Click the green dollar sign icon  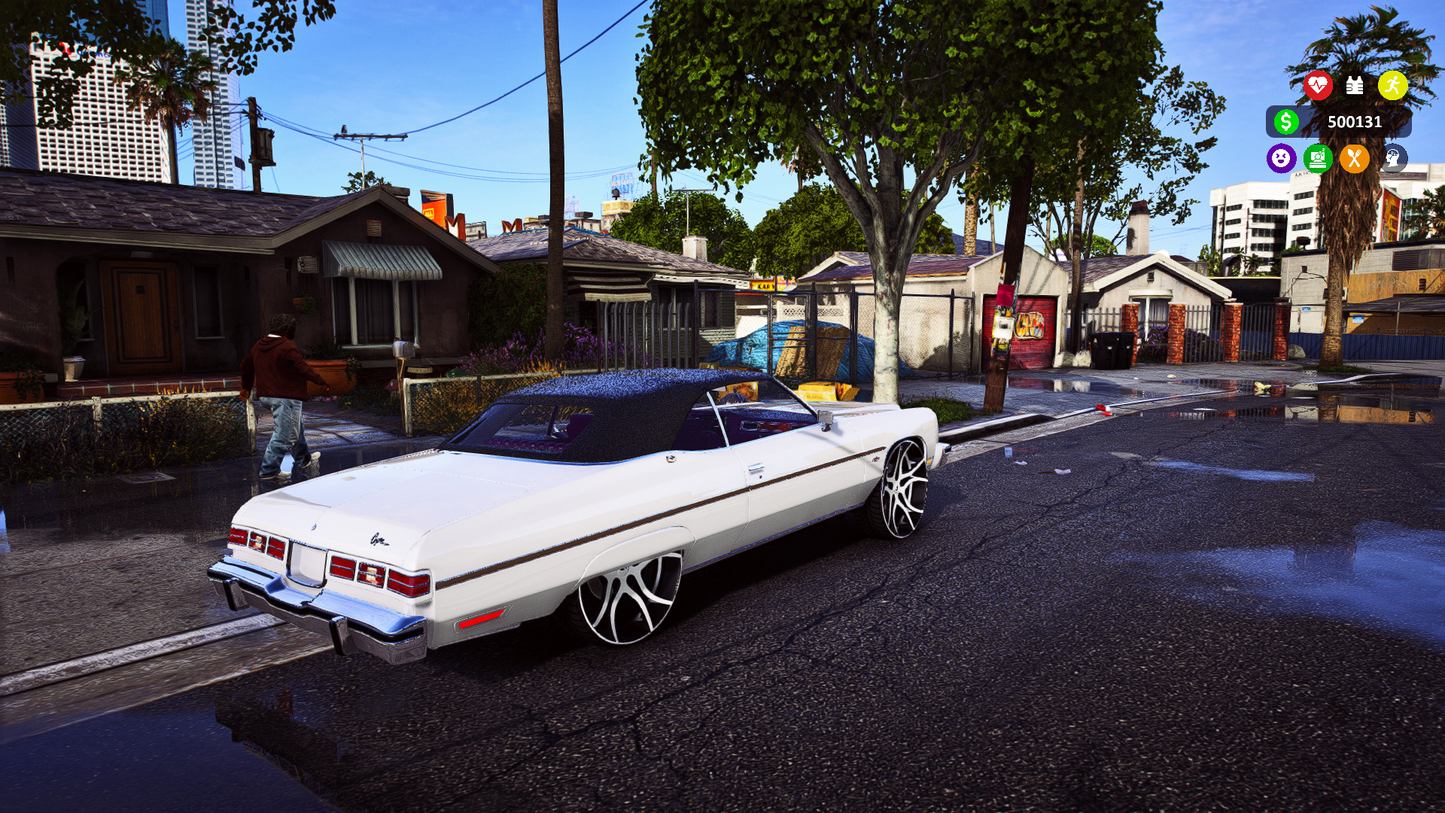pos(1288,121)
